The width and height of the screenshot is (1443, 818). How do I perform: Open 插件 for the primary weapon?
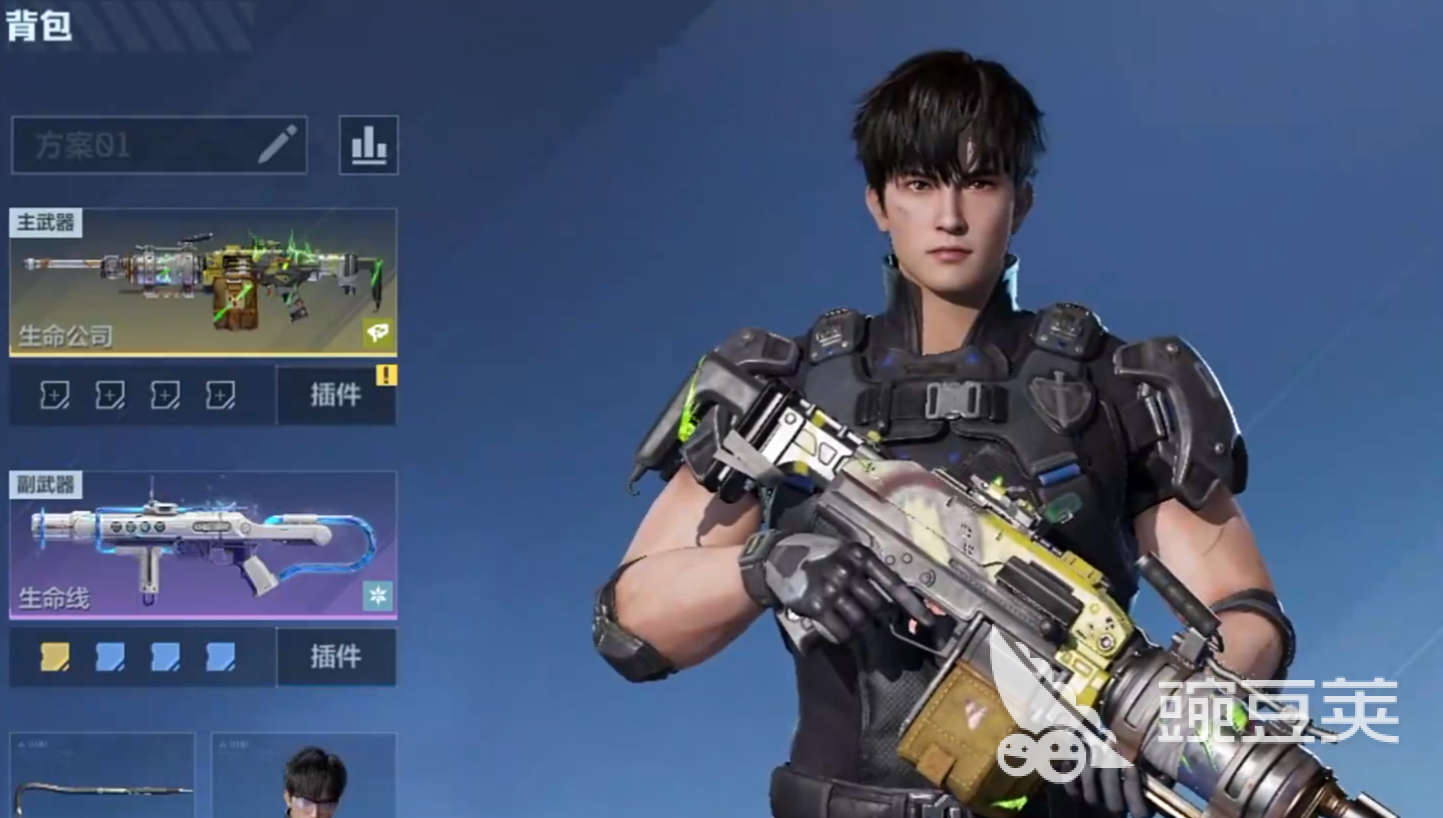click(x=336, y=395)
